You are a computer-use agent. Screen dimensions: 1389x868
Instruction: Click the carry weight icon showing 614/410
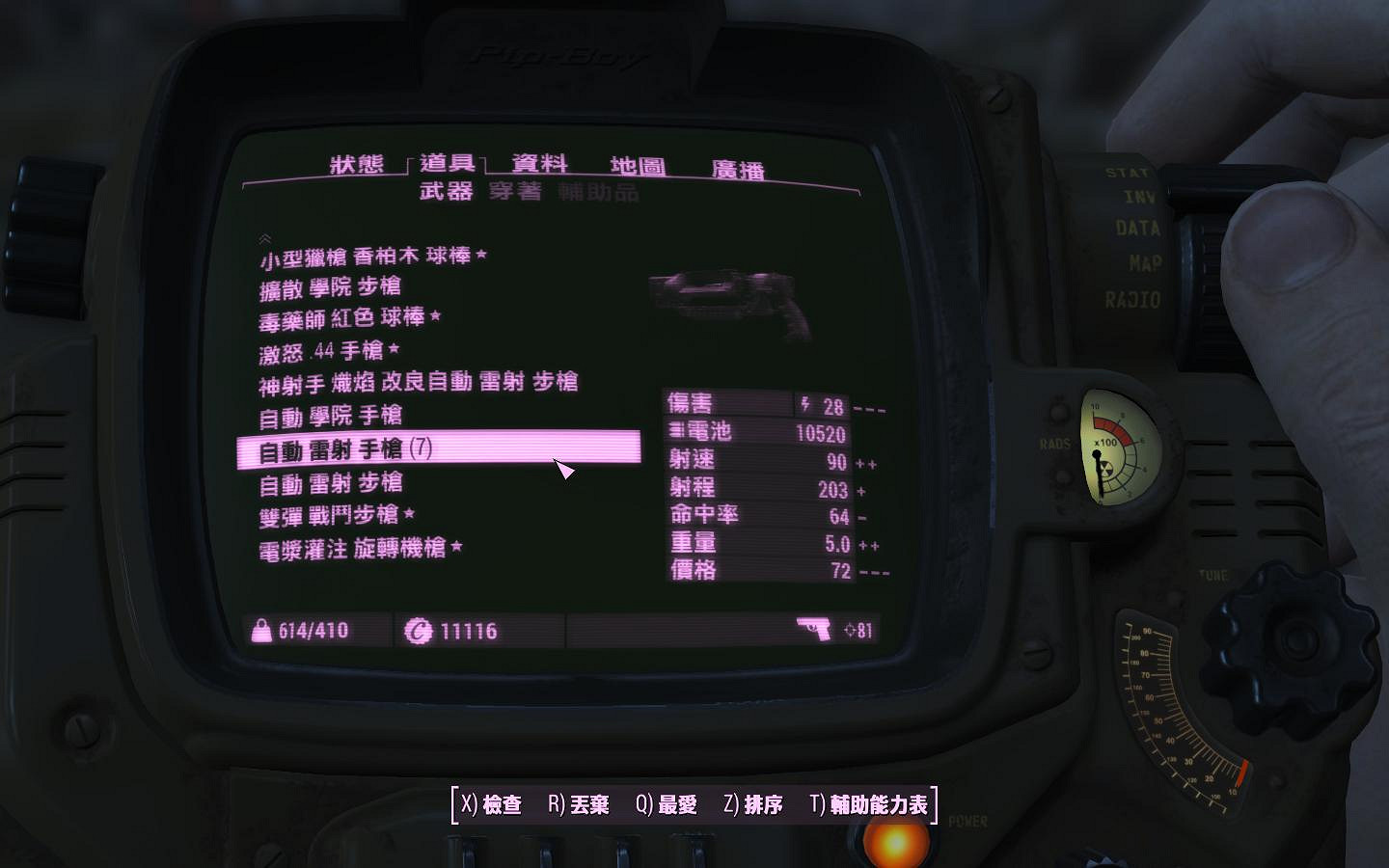coord(263,631)
